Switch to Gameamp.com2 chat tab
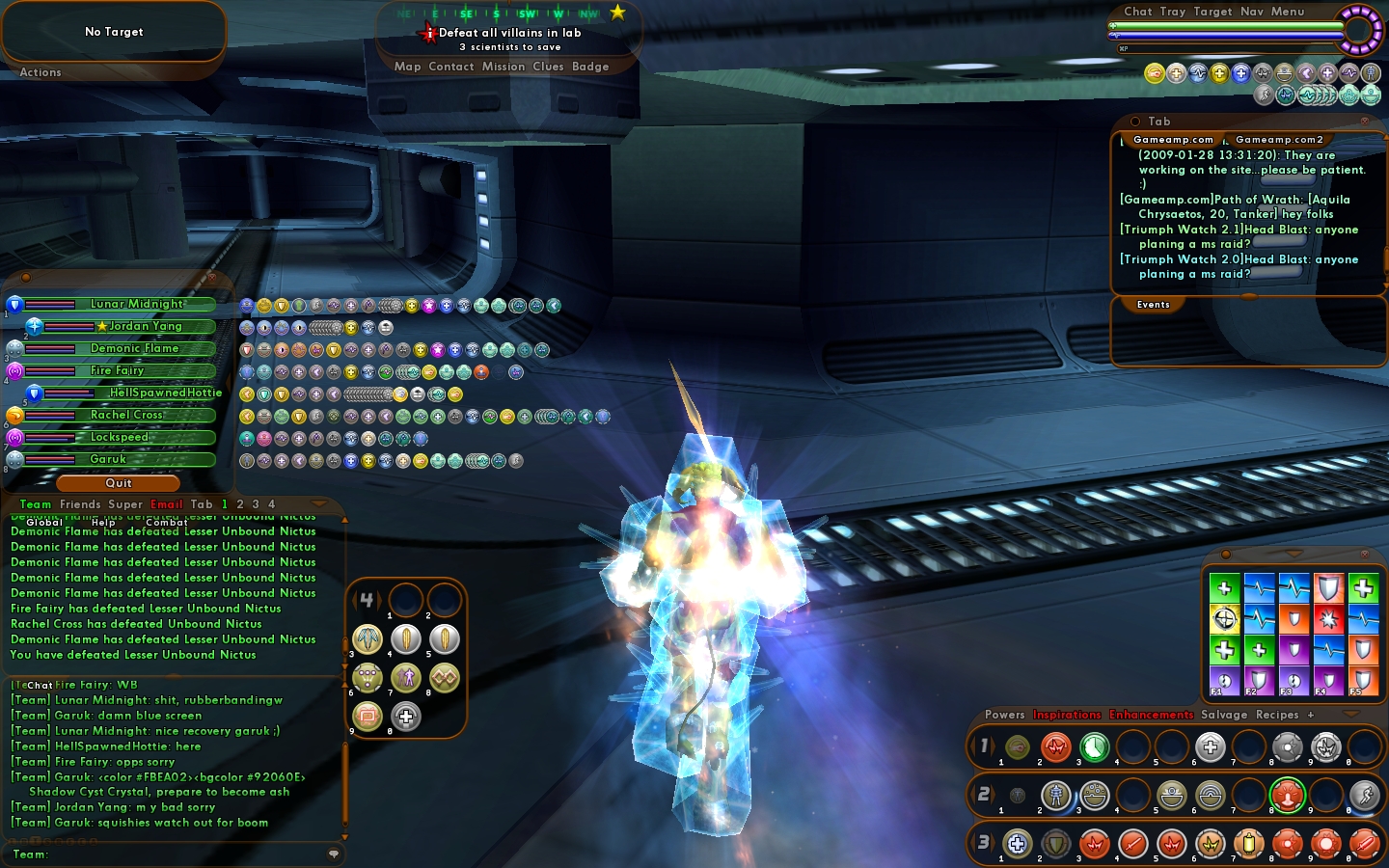Image resolution: width=1389 pixels, height=868 pixels. tap(1279, 140)
